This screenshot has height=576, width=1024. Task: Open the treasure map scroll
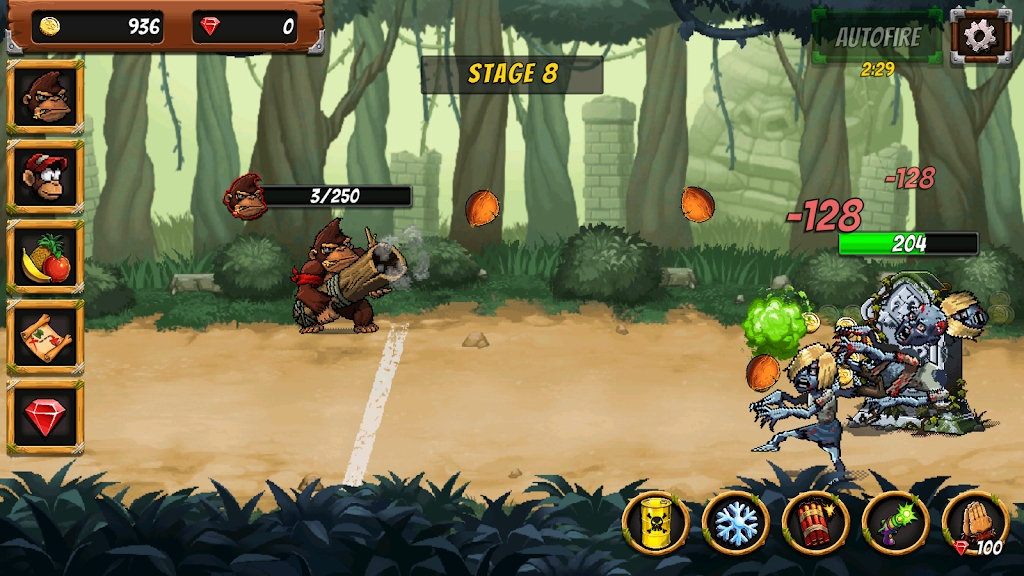click(x=45, y=337)
